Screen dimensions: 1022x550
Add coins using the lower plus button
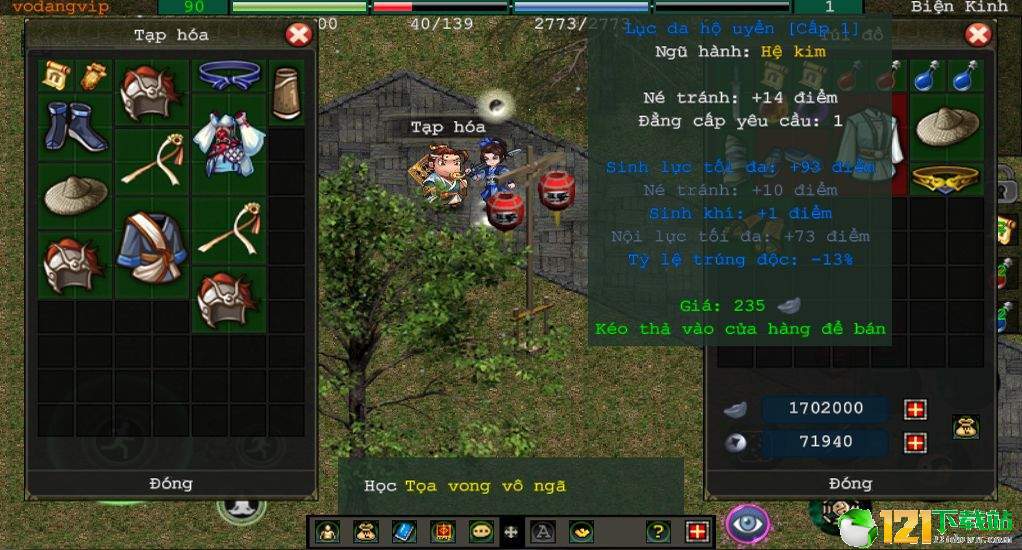(x=915, y=443)
